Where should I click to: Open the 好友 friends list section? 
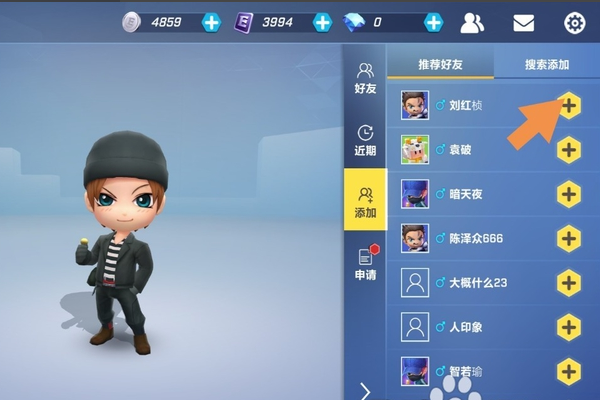[365, 78]
